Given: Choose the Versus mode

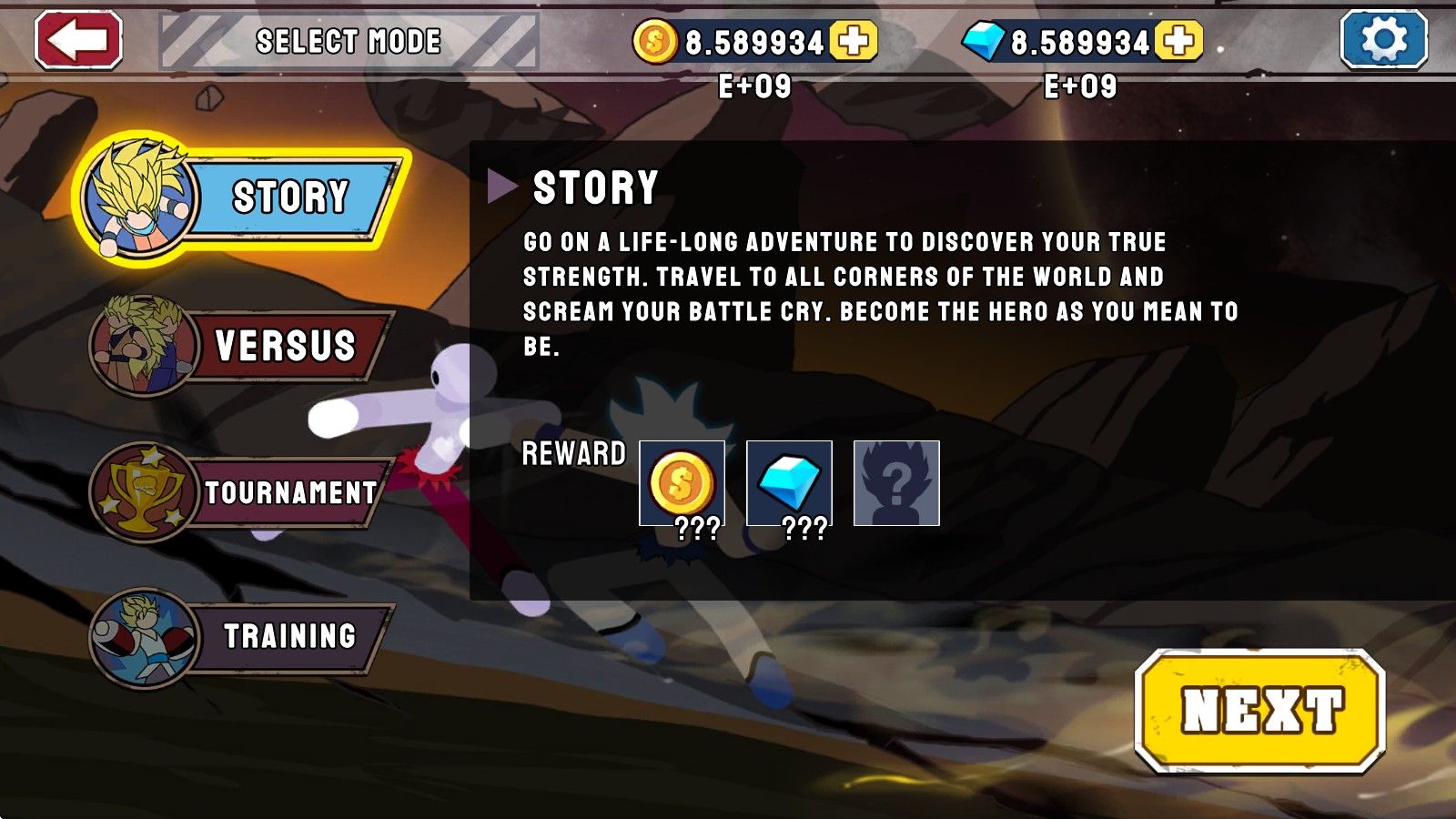Looking at the screenshot, I should coord(246,346).
